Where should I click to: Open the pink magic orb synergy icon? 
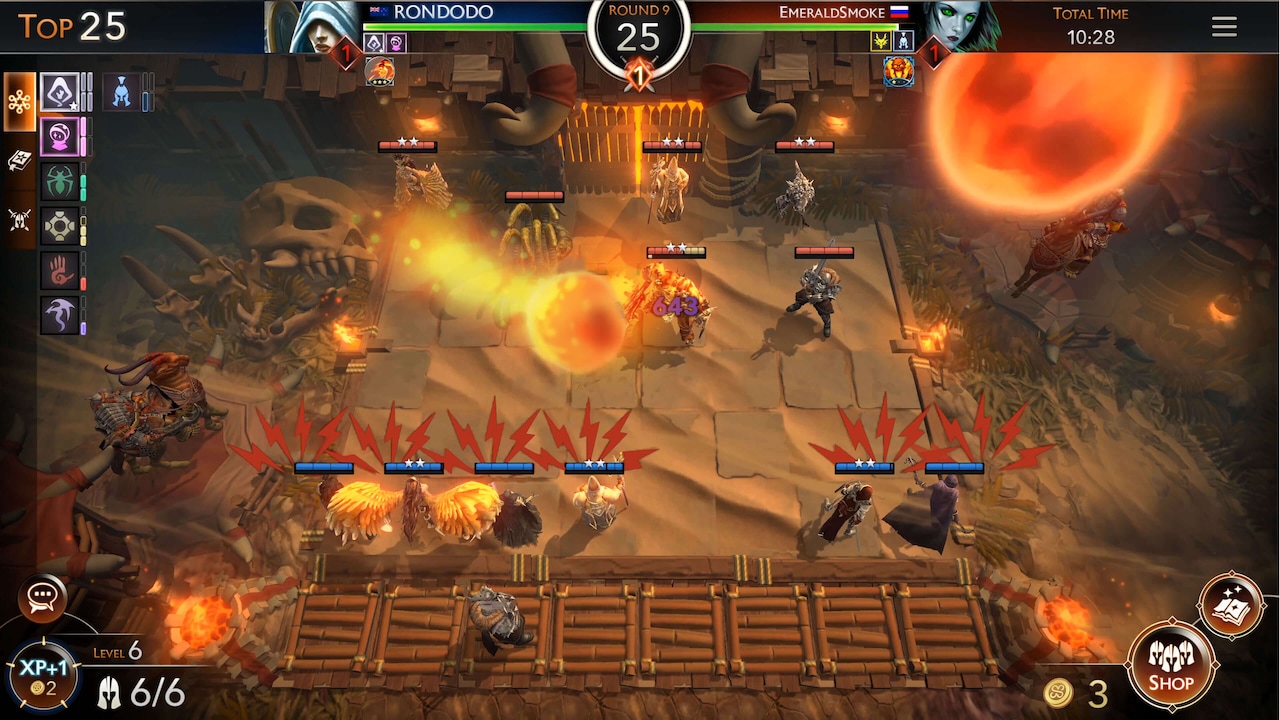pos(60,135)
